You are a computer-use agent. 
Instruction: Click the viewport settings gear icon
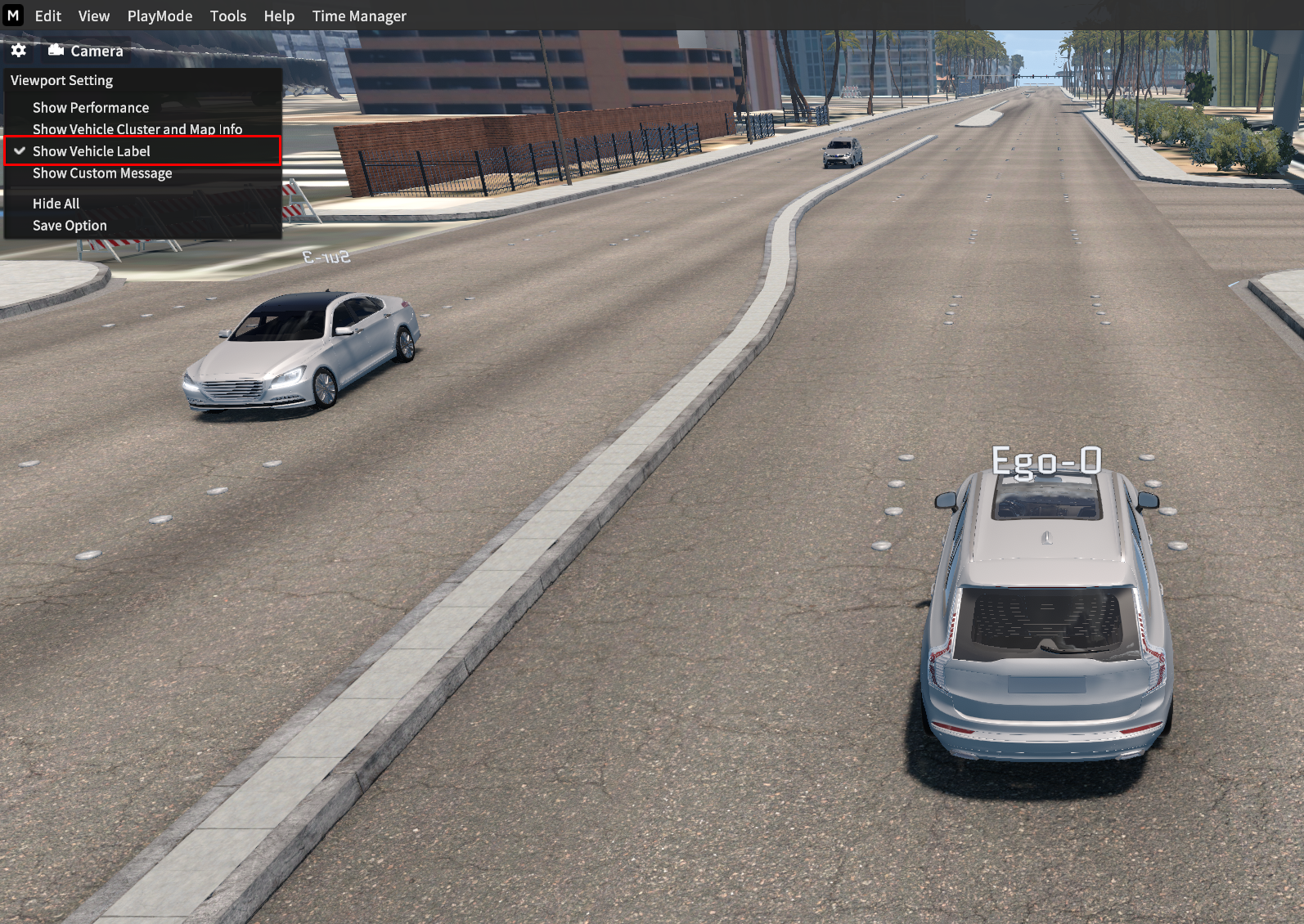[19, 51]
